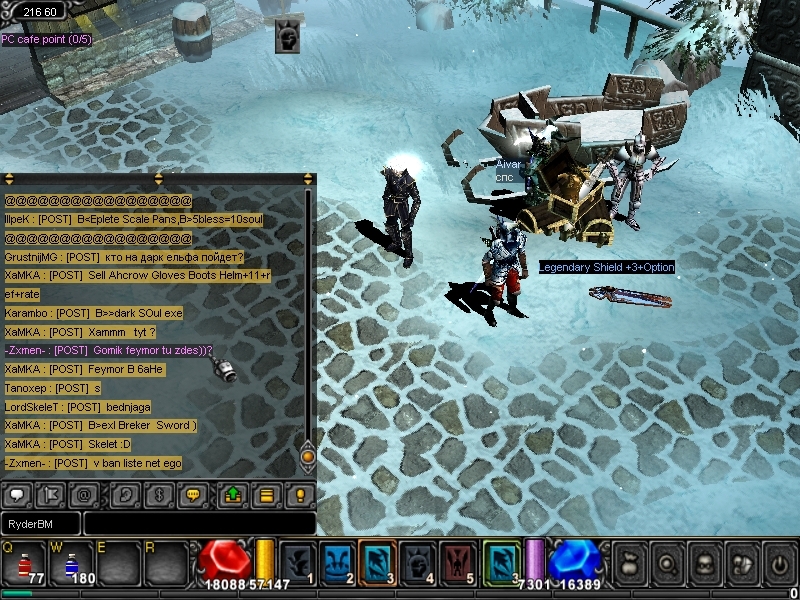Focus the chat message input field
Viewport: 800px width, 600px height.
199,524
